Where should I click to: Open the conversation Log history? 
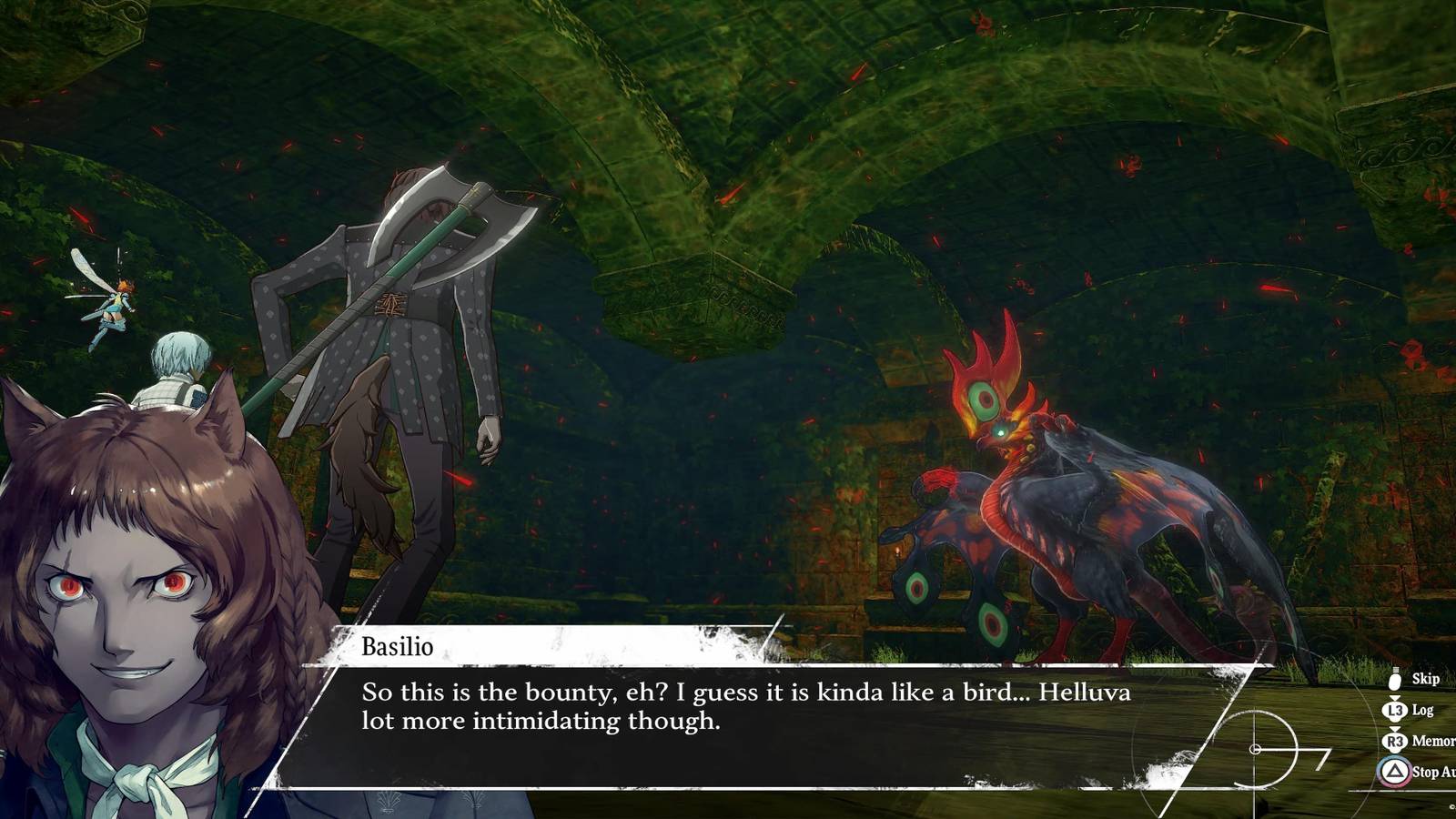tap(1421, 710)
